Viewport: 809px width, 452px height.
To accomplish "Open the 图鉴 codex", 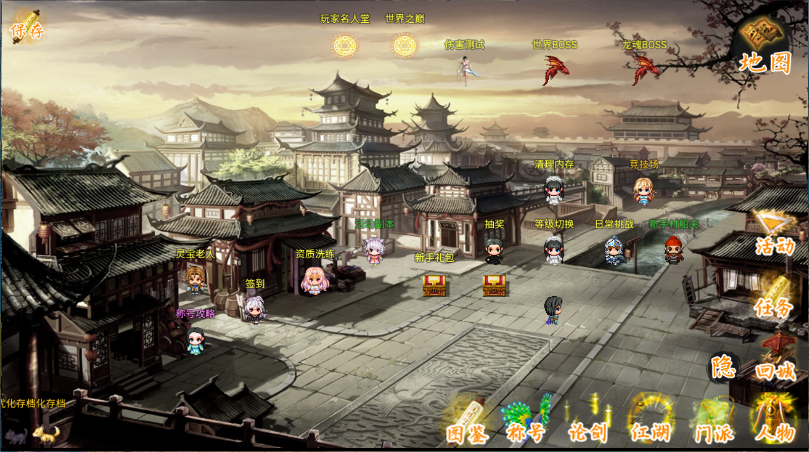I will [x=466, y=425].
